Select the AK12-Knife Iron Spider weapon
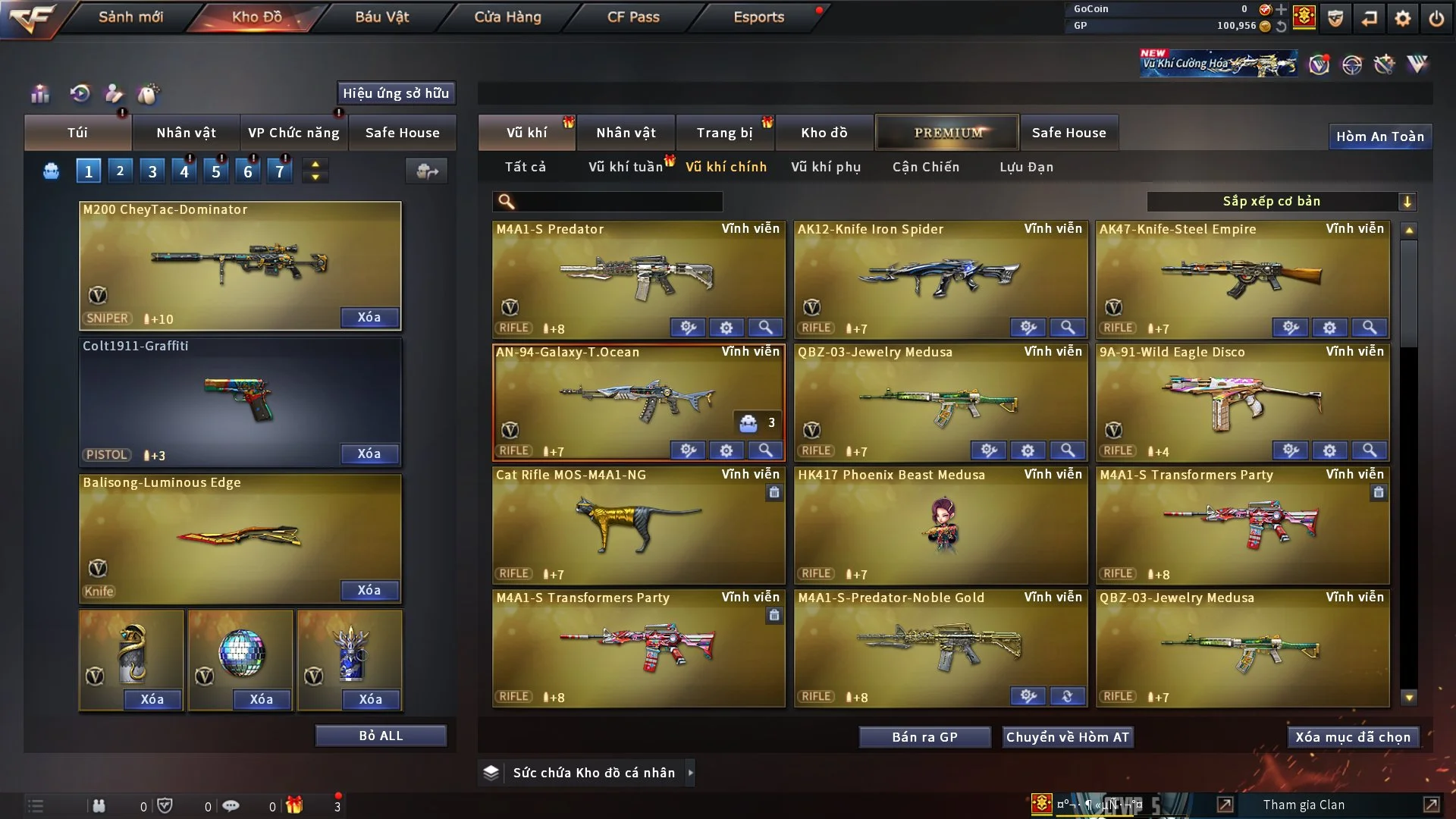The image size is (1456, 819). (940, 278)
